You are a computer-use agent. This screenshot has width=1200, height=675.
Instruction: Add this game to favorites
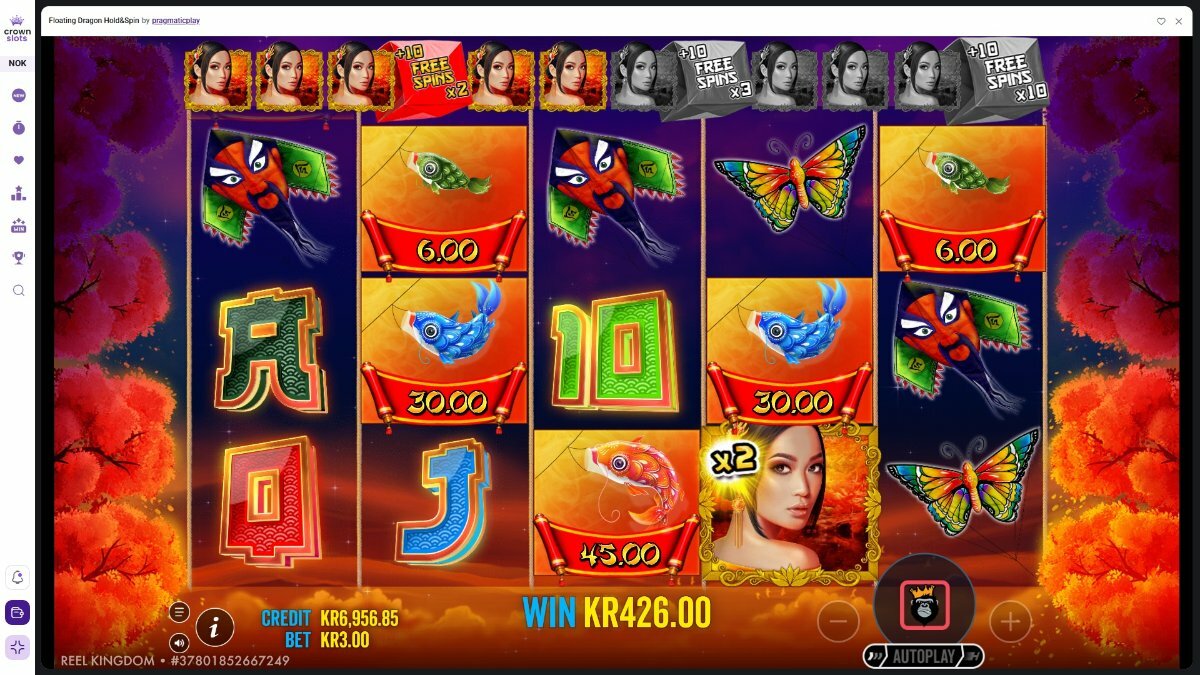[1161, 20]
